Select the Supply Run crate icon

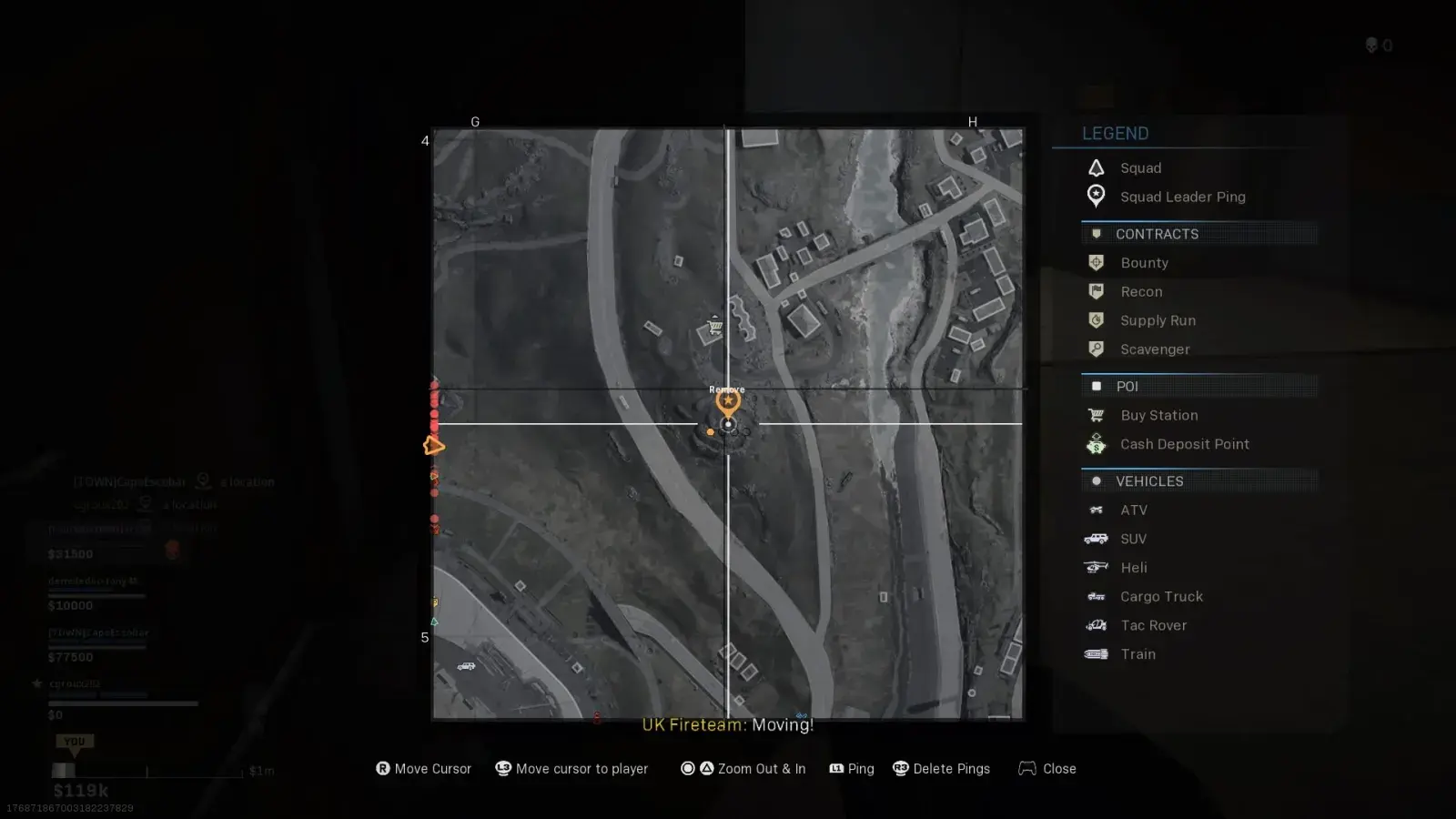click(x=1097, y=320)
